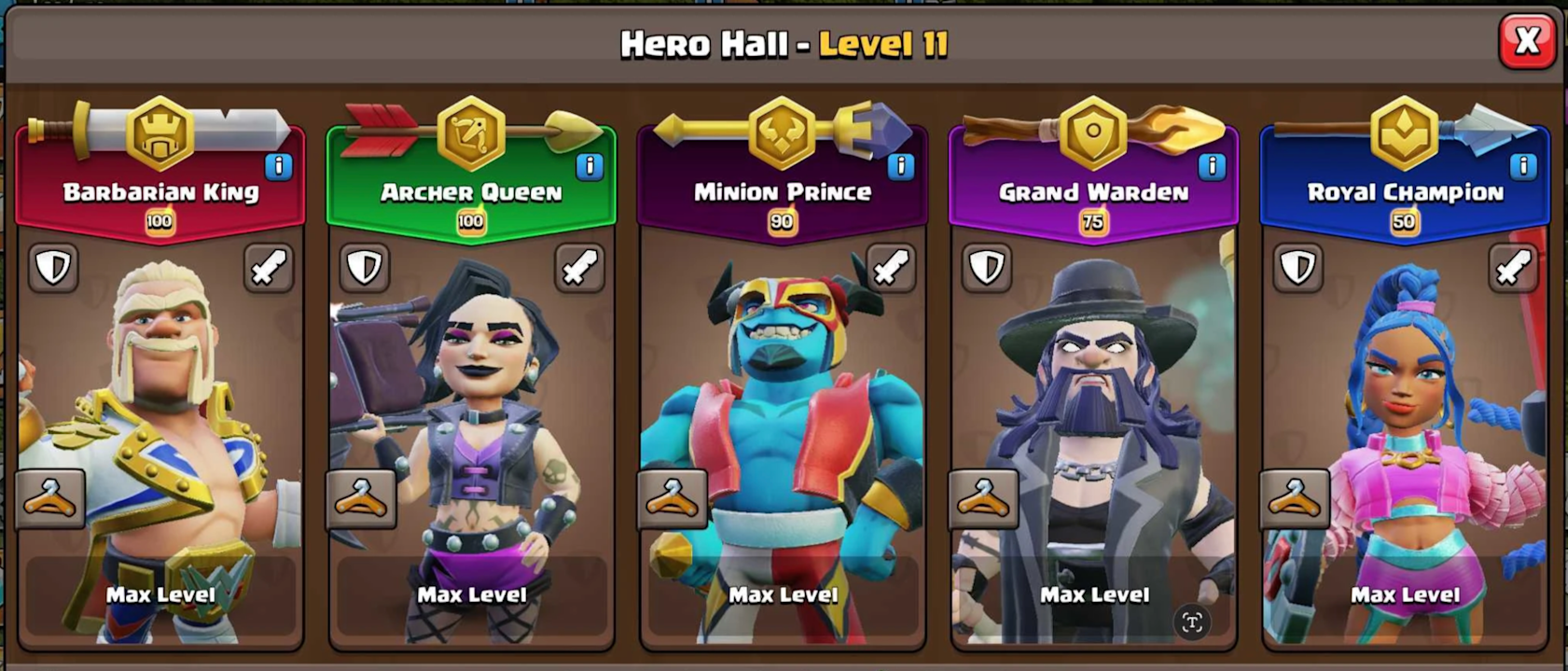
Task: Show Archer Queen info details
Action: tap(589, 166)
